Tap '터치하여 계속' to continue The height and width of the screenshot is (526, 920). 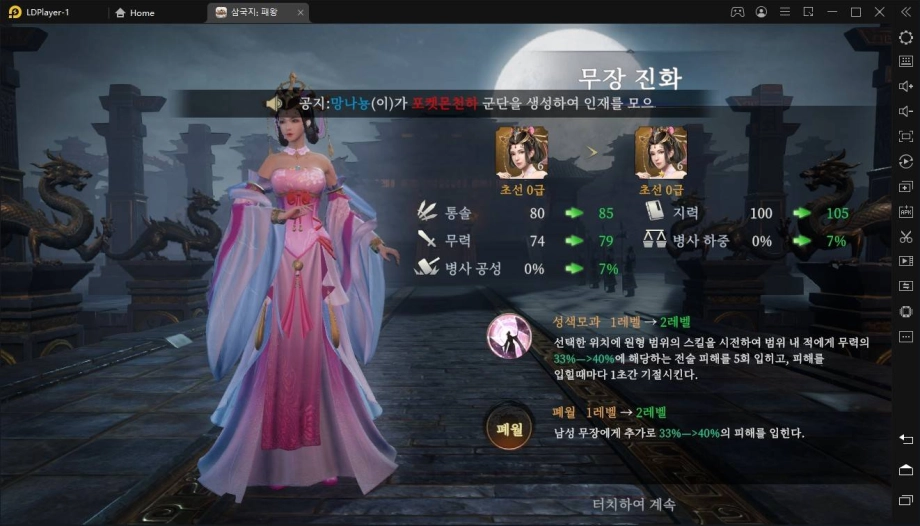pos(633,504)
